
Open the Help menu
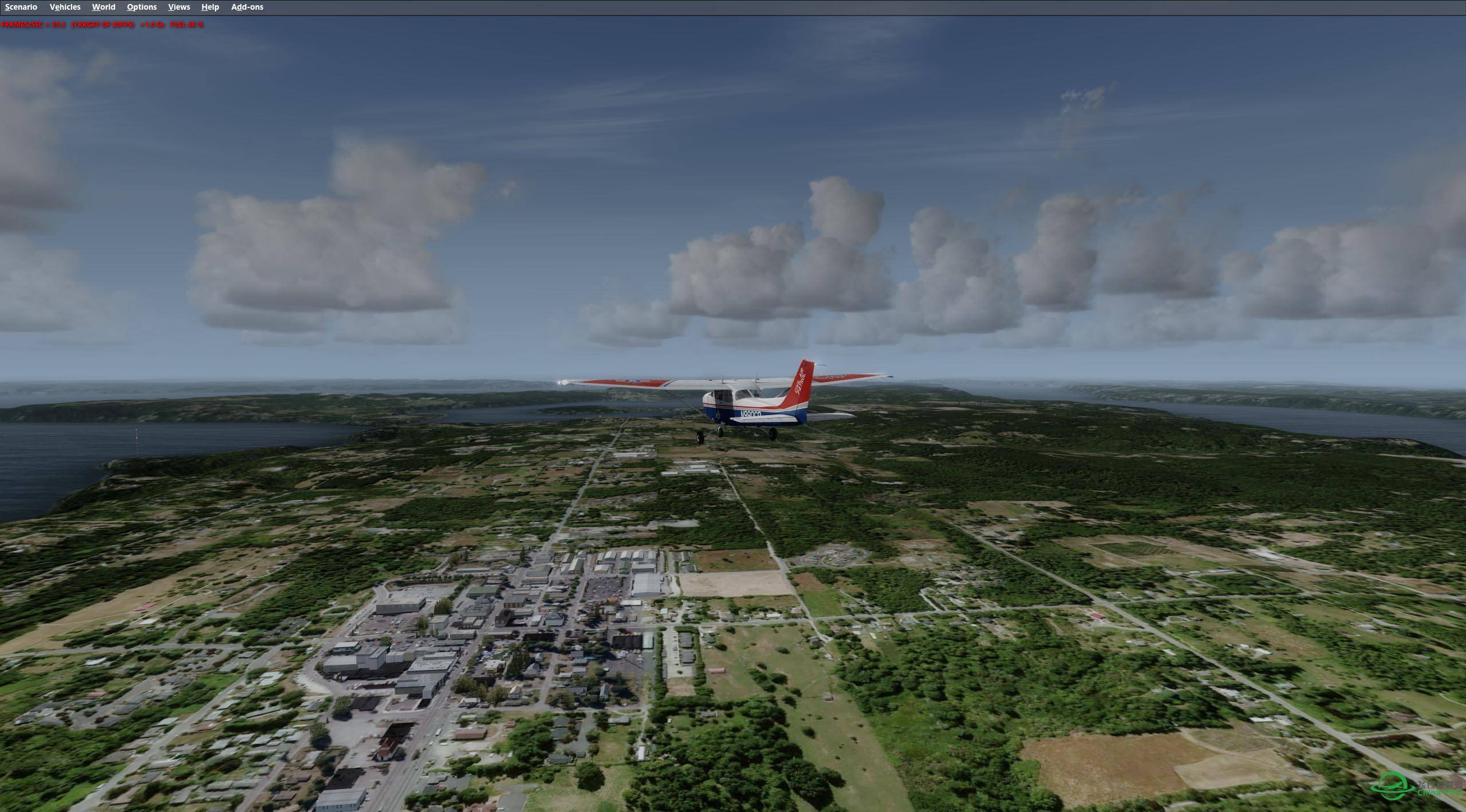[x=210, y=7]
